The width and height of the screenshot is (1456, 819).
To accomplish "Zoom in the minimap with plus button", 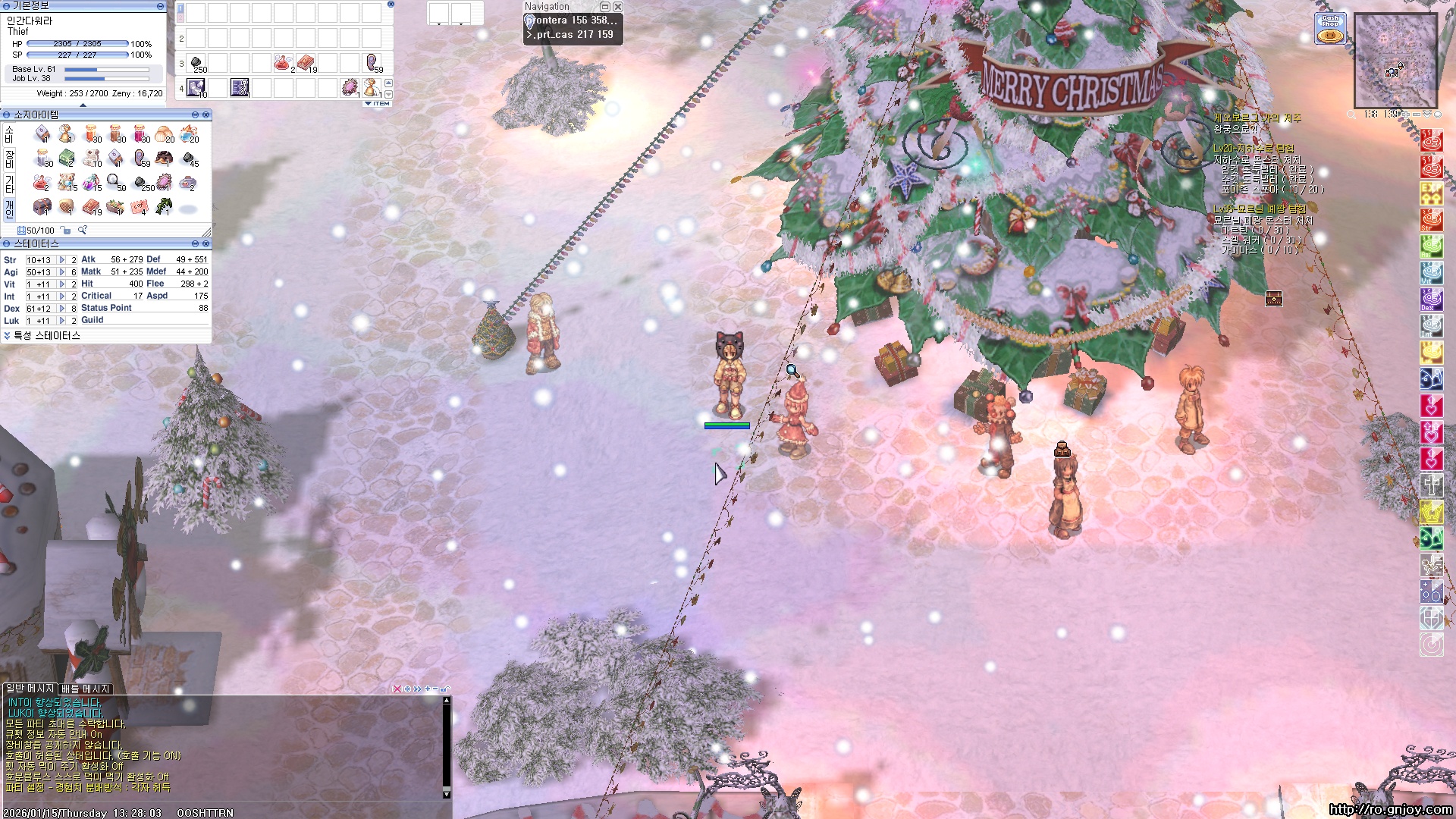I will tap(1405, 115).
